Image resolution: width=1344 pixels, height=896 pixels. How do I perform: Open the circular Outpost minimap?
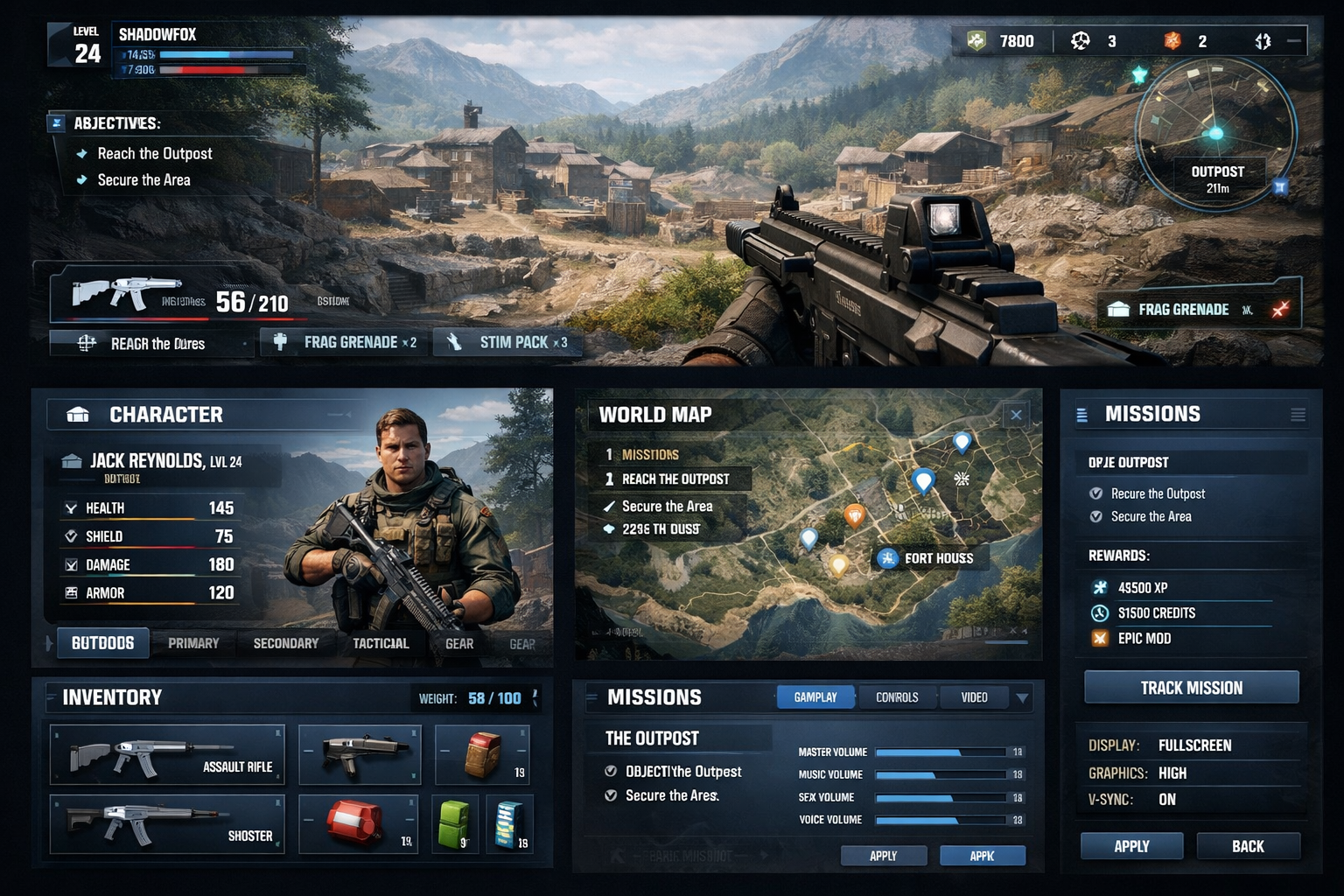click(x=1215, y=136)
